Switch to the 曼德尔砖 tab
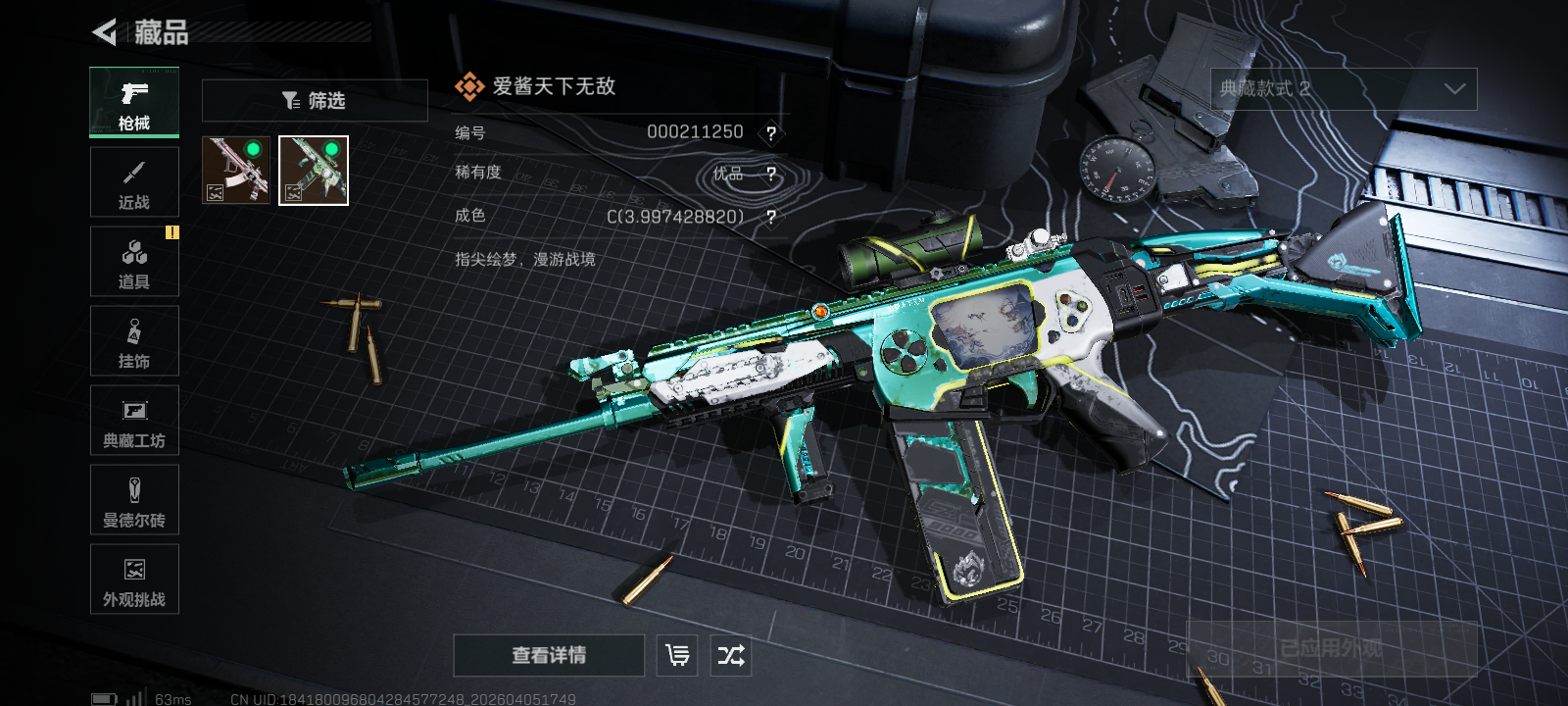 [x=134, y=500]
